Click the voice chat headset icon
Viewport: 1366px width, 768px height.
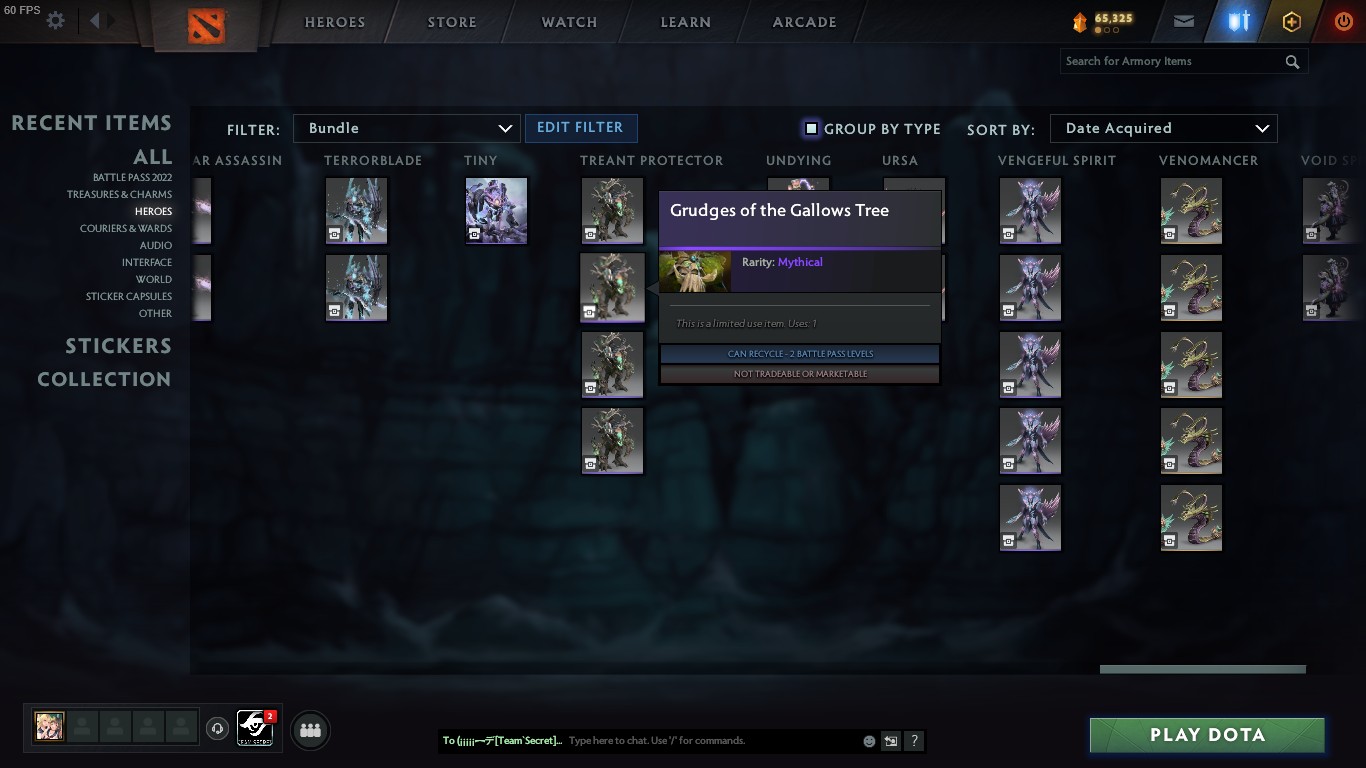(x=218, y=729)
